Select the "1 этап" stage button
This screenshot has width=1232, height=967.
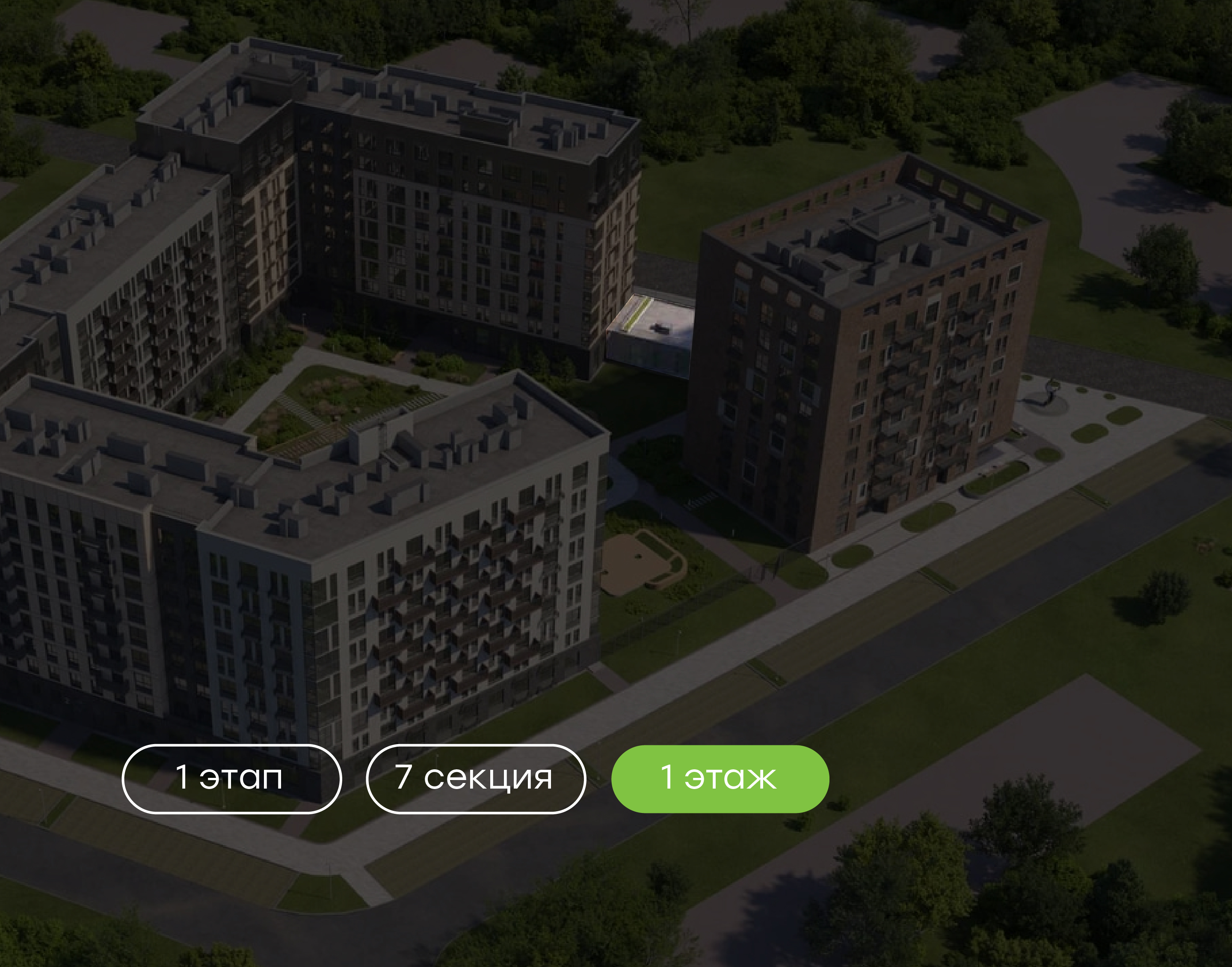pyautogui.click(x=231, y=778)
